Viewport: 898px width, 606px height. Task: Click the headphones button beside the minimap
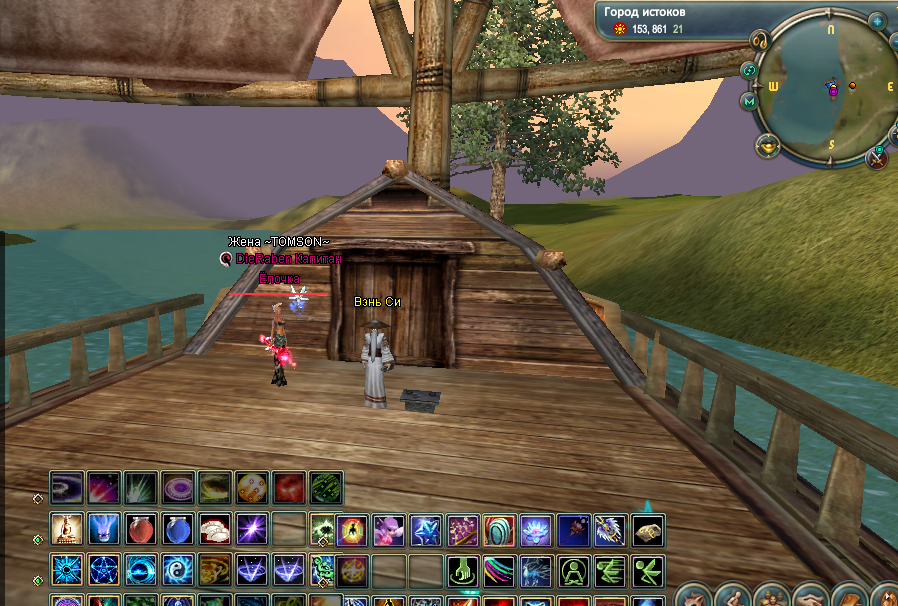tap(759, 40)
